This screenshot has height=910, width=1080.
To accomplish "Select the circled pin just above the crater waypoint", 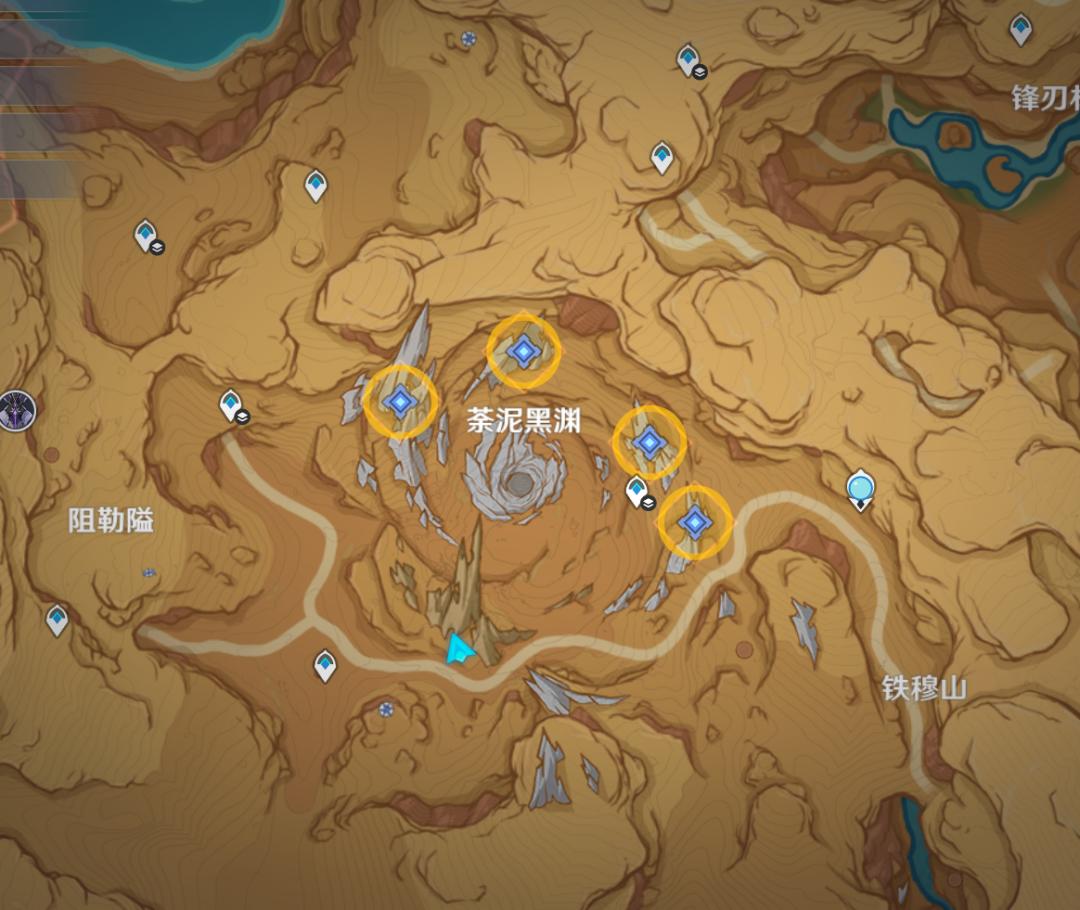I will (x=649, y=441).
